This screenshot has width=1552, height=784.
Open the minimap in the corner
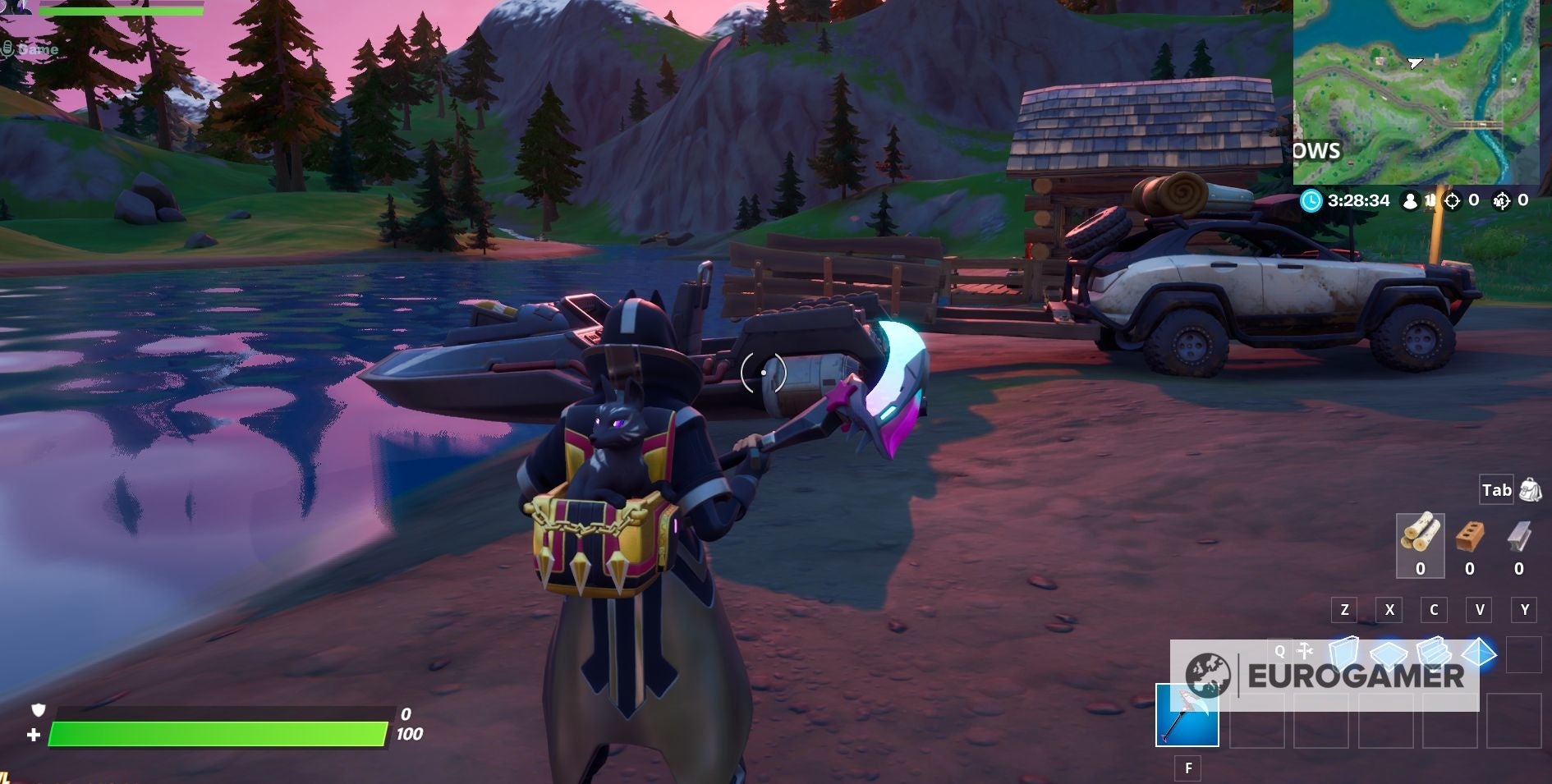point(1421,90)
